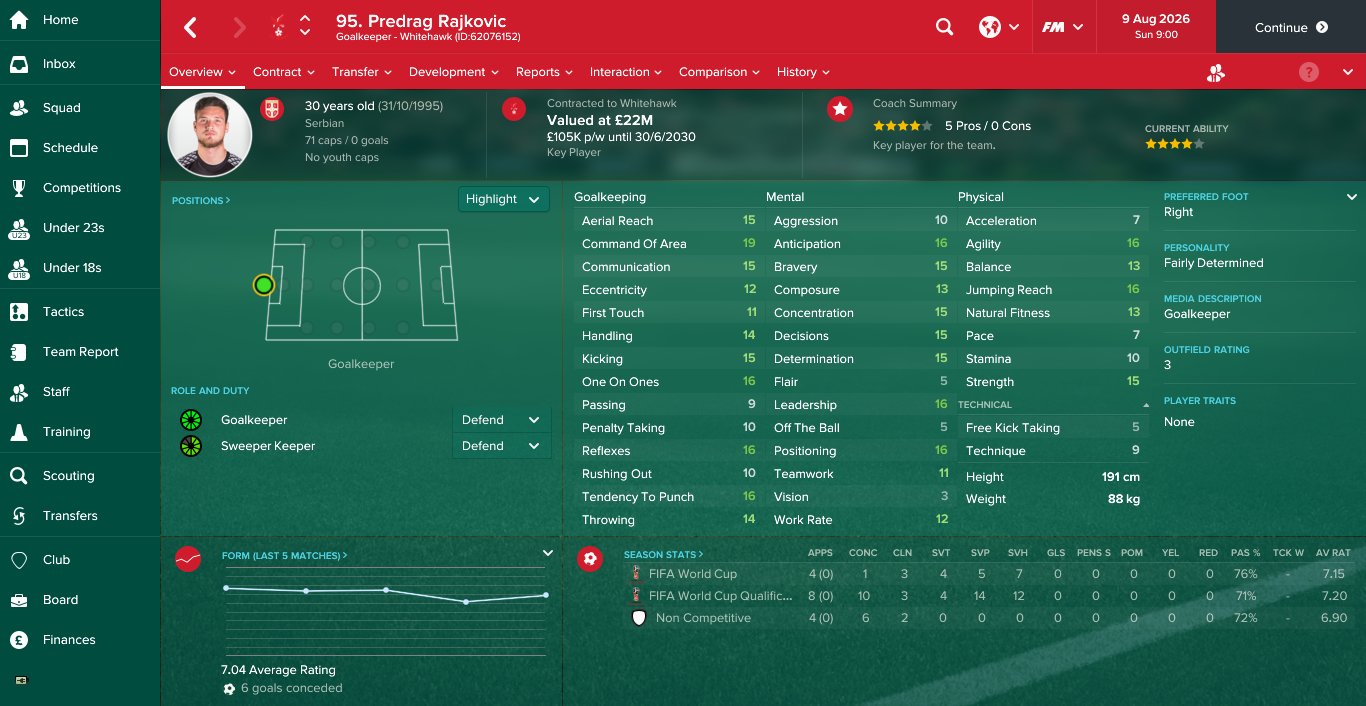The image size is (1366, 706).
Task: Open the Comparison tab menu
Action: (x=719, y=72)
